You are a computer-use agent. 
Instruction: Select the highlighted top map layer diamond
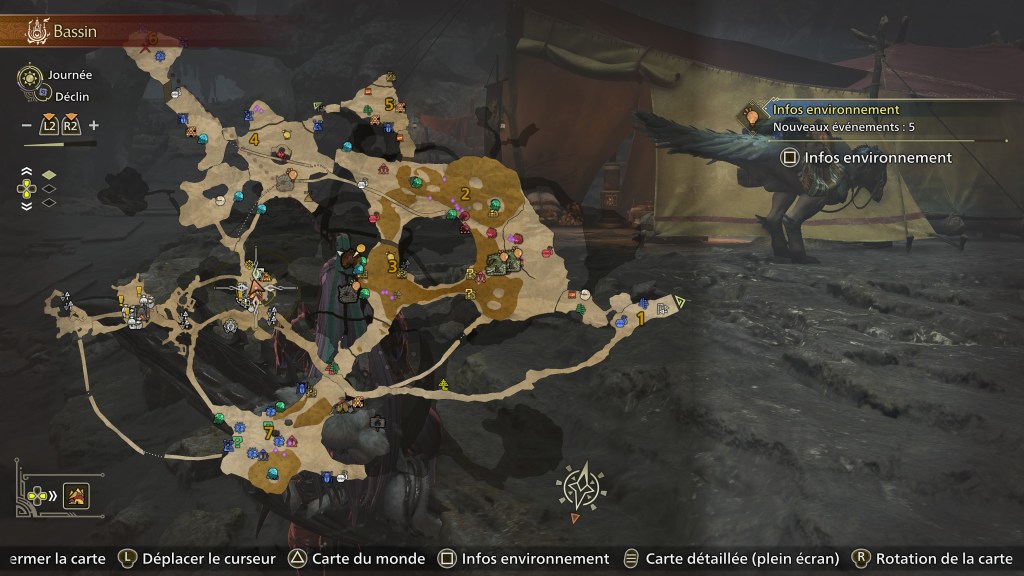coord(48,175)
